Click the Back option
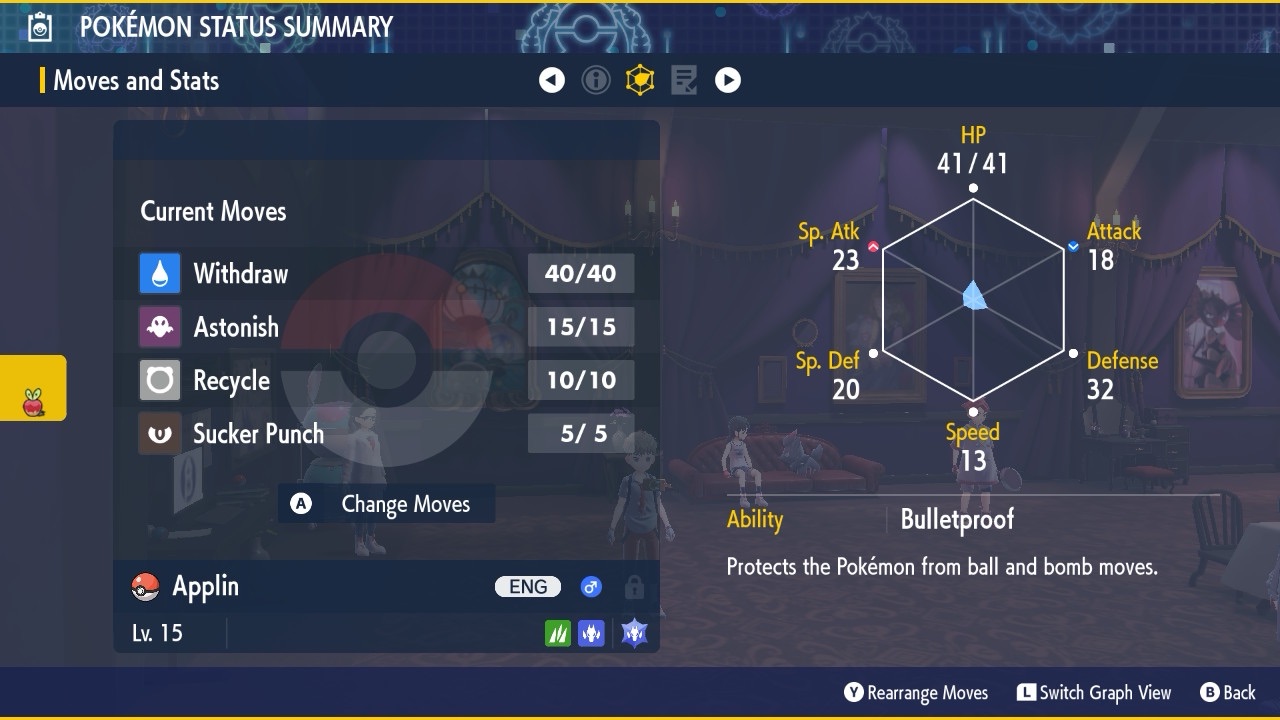 [x=1228, y=692]
